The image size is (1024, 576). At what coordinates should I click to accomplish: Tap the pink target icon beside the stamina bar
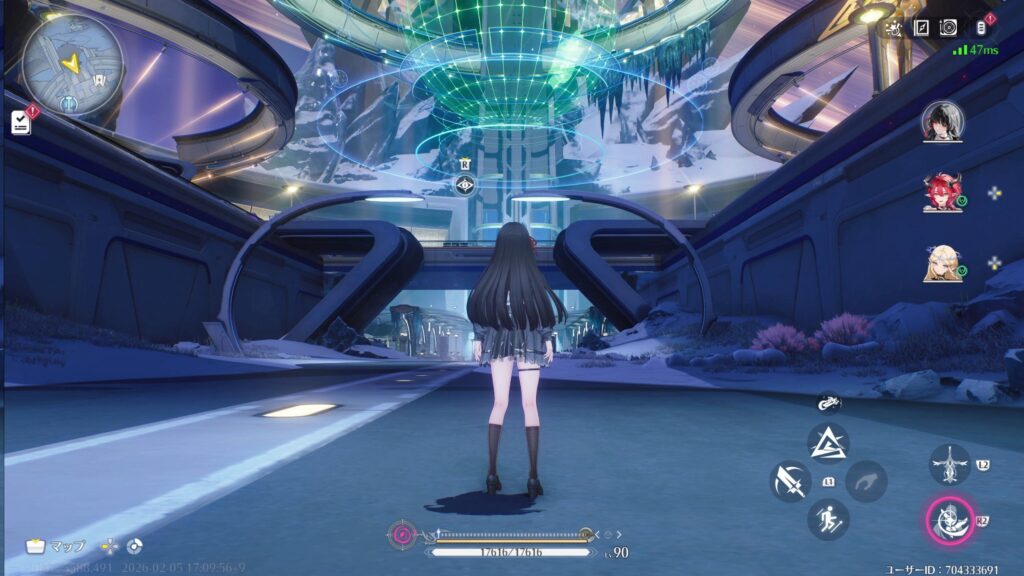pos(402,535)
